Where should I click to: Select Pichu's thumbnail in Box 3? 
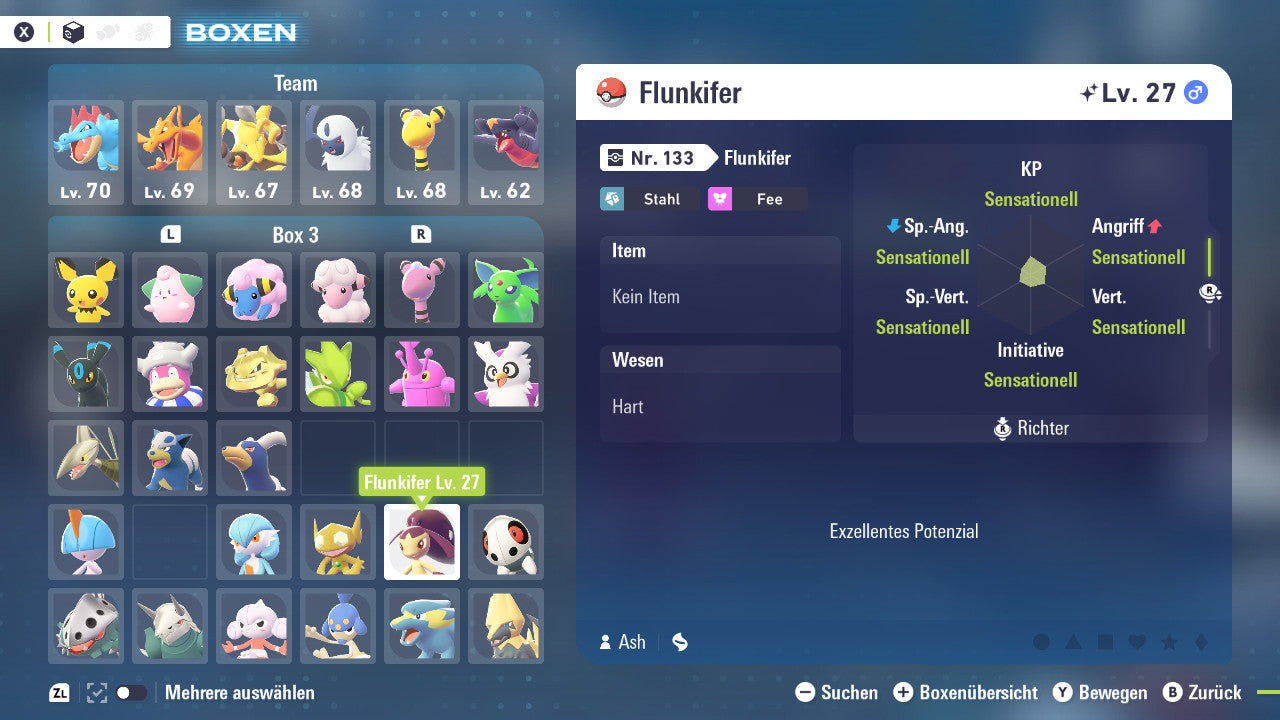[x=85, y=290]
